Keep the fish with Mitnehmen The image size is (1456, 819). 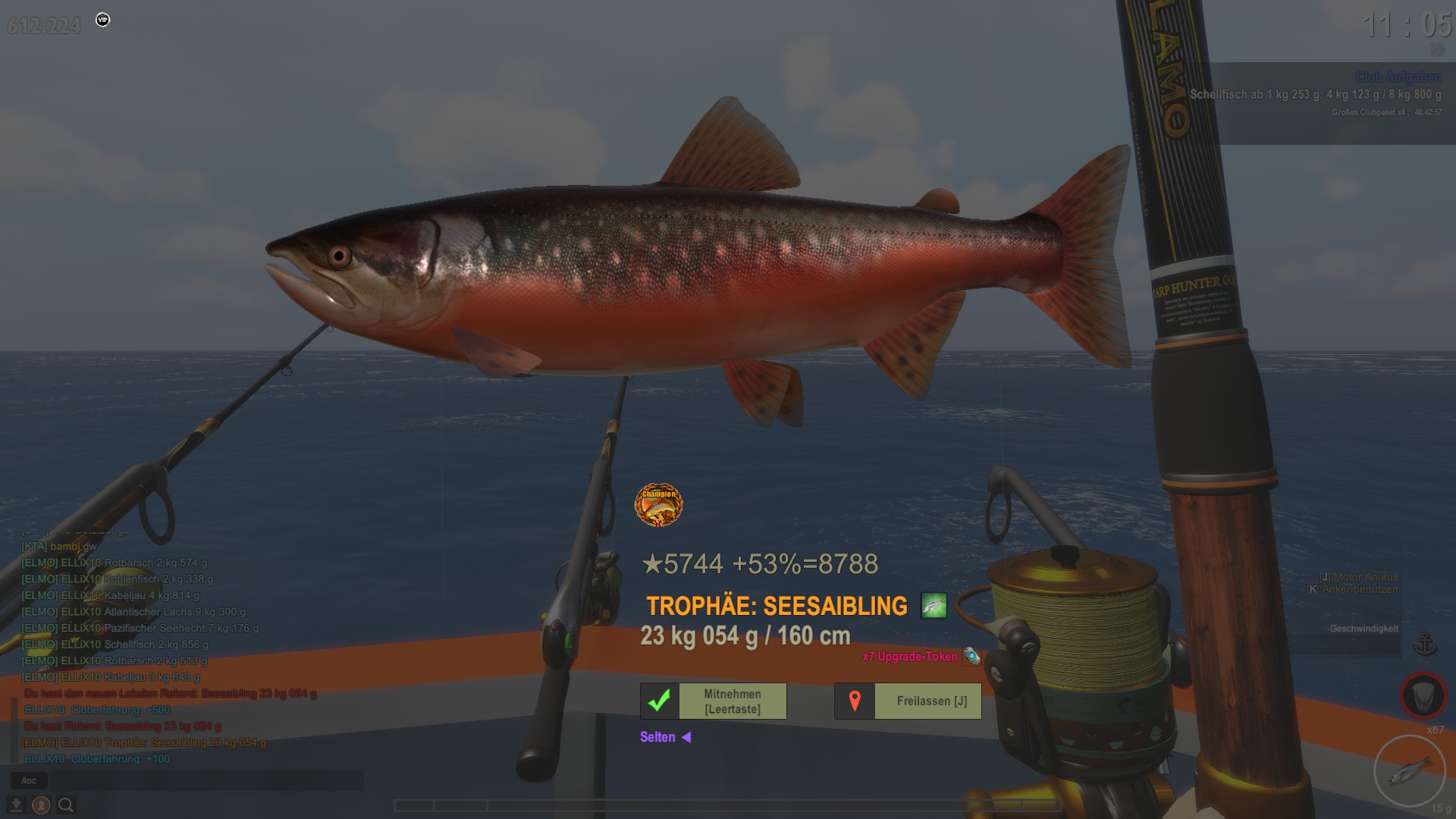click(x=713, y=701)
